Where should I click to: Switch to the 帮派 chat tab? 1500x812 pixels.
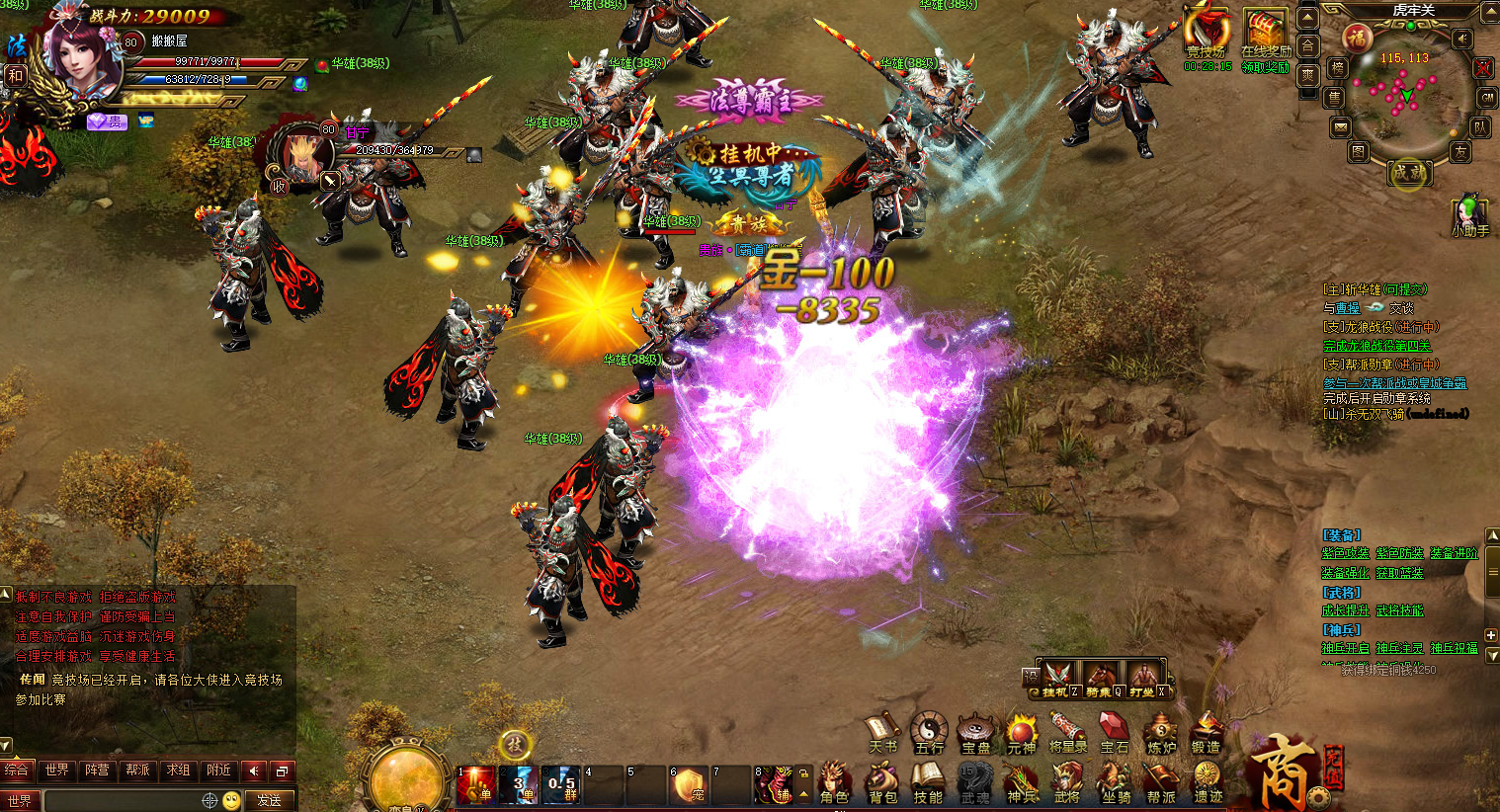pos(137,771)
